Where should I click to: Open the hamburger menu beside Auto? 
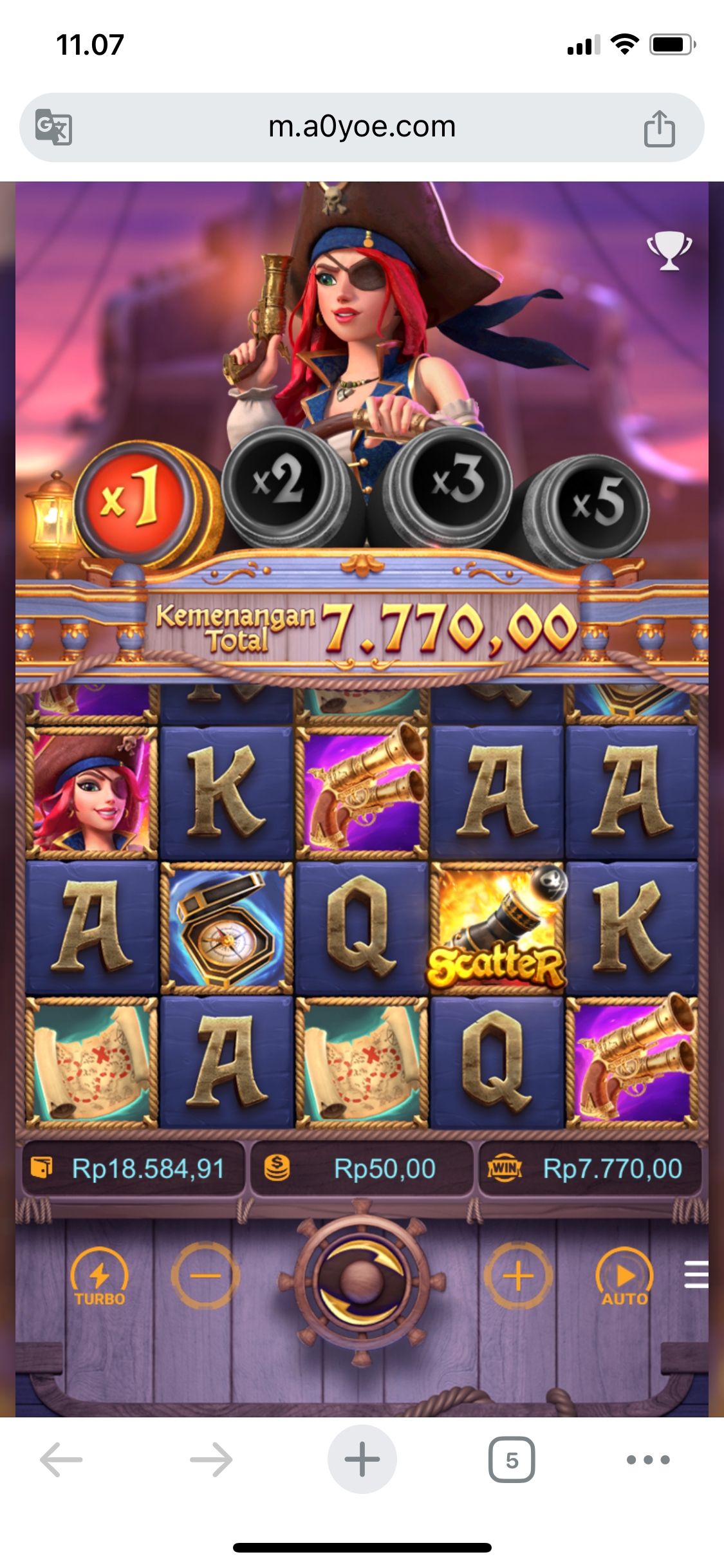click(x=696, y=1274)
